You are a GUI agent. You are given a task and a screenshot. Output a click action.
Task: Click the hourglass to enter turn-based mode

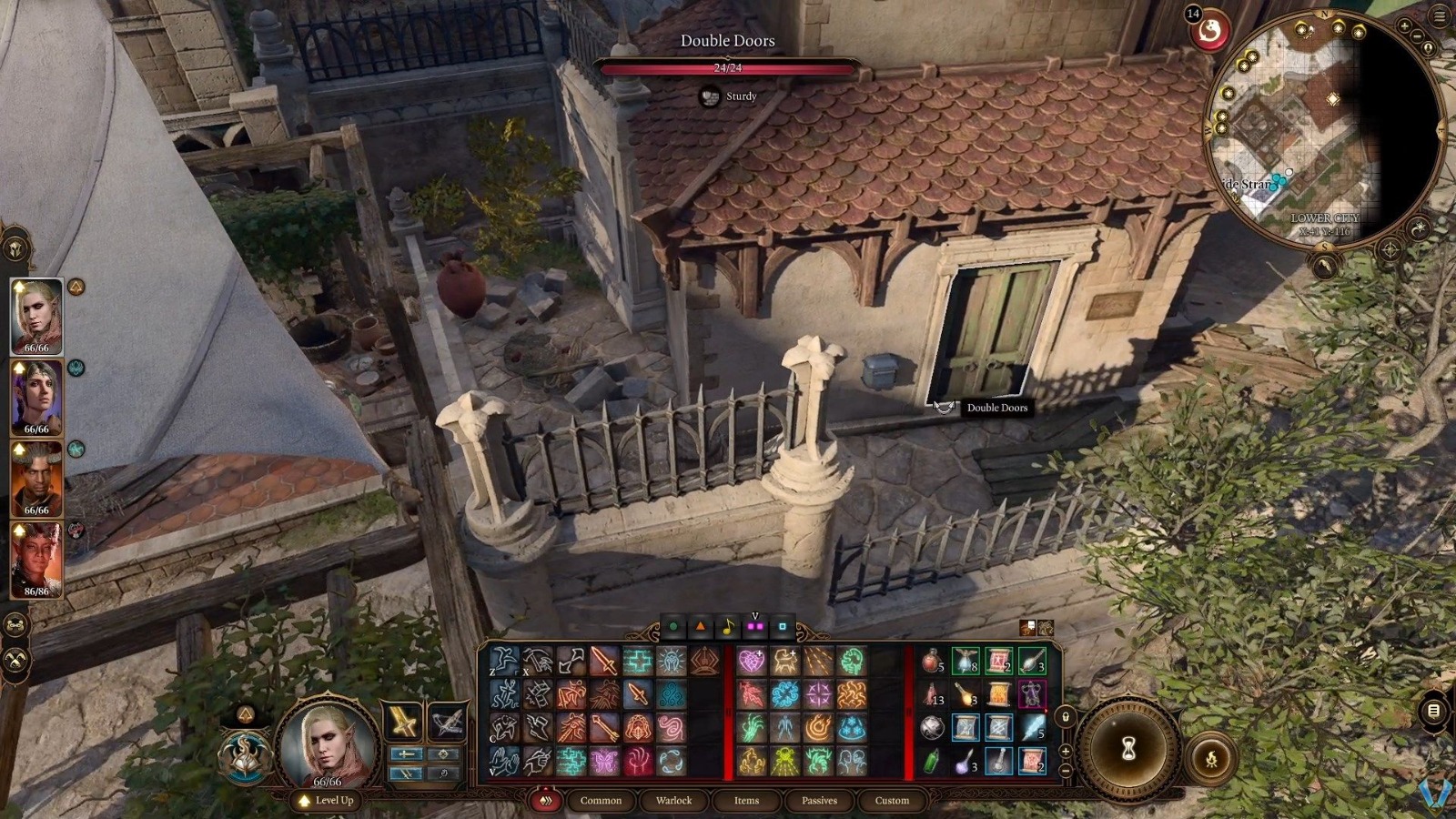(1128, 748)
